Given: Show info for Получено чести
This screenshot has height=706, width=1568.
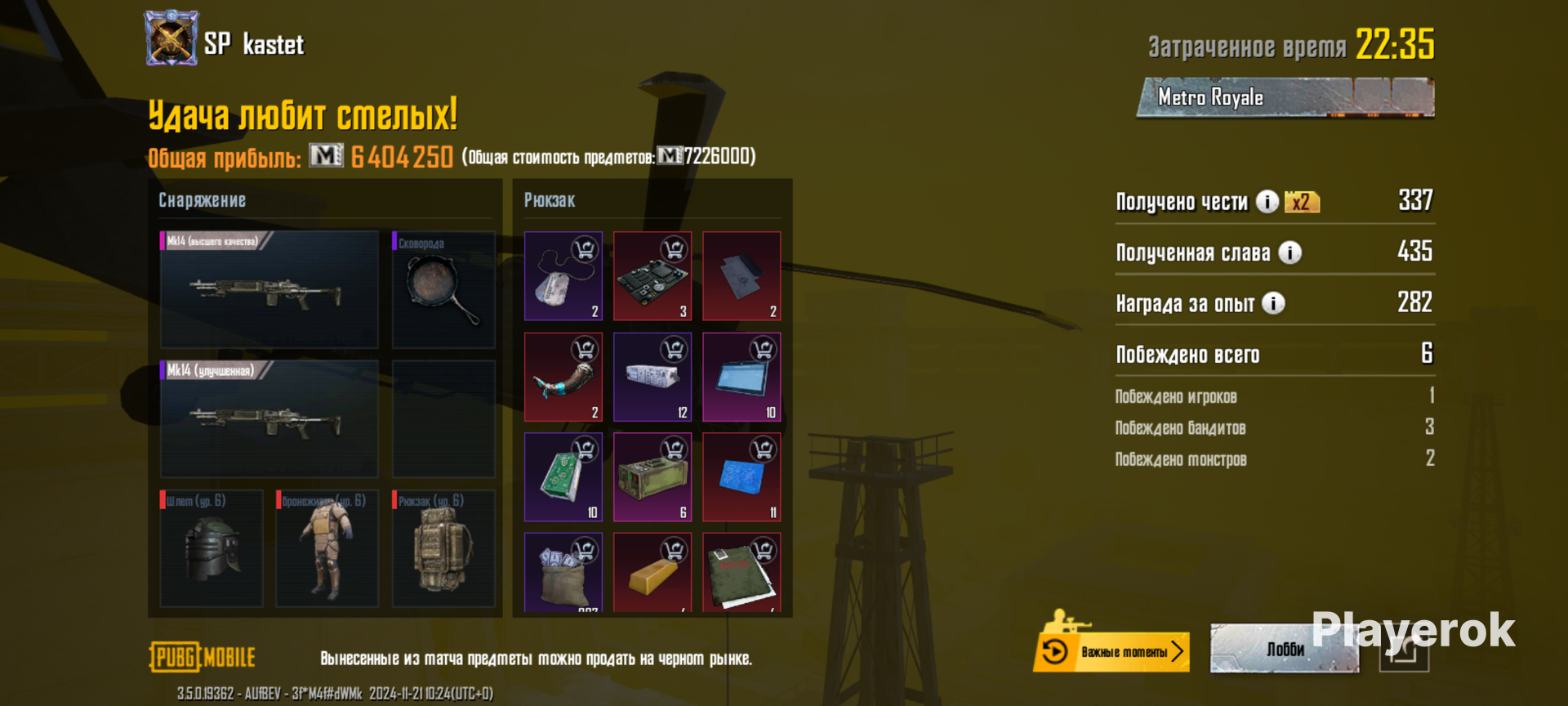Looking at the screenshot, I should click(x=1267, y=201).
